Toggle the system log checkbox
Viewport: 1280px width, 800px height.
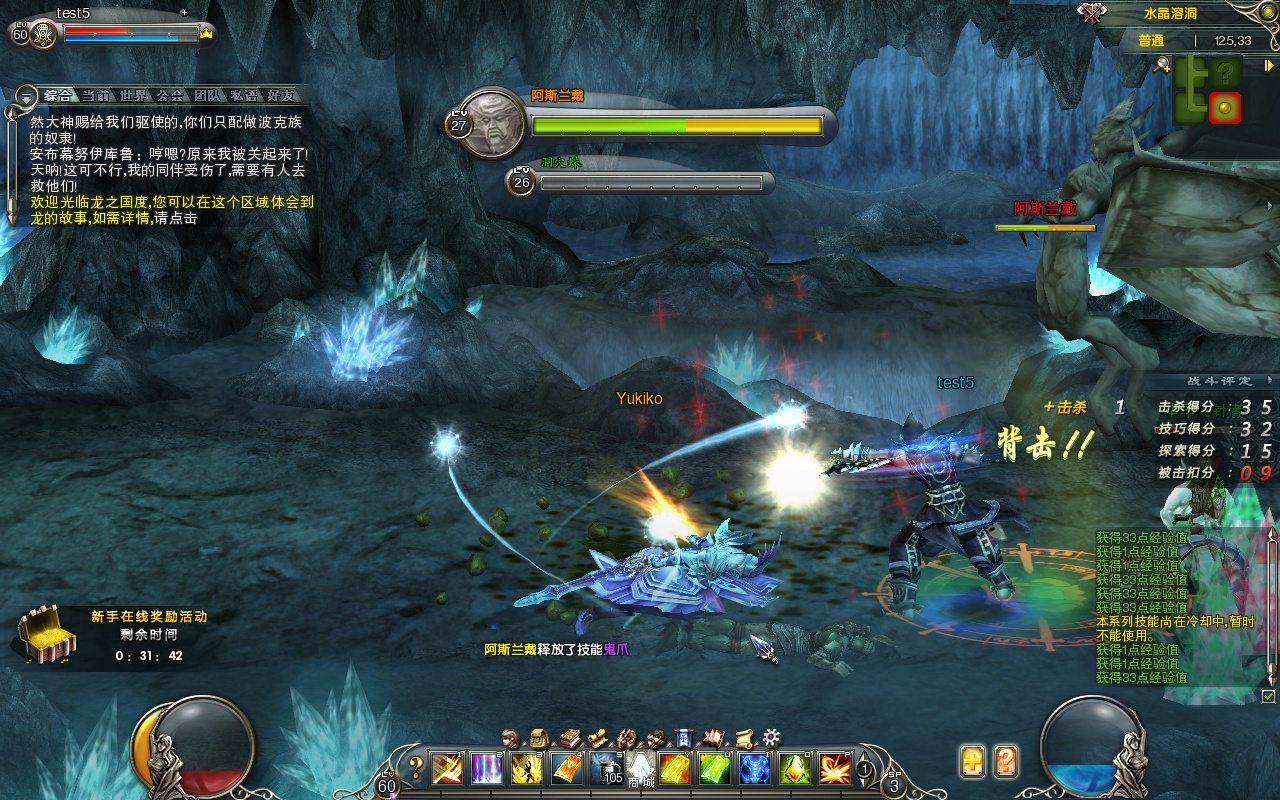(x=1269, y=695)
